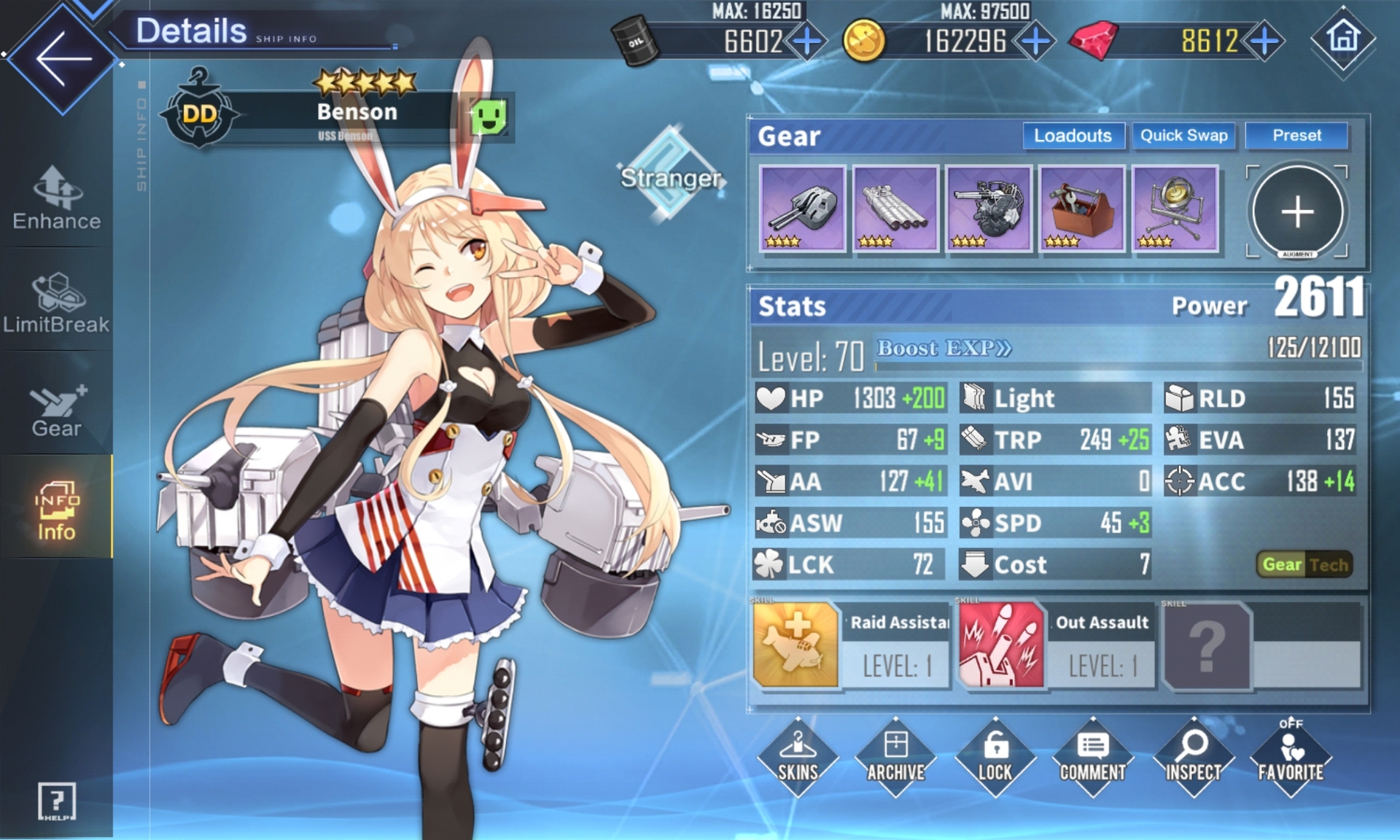
Task: Open the Help question mark
Action: pos(57,801)
